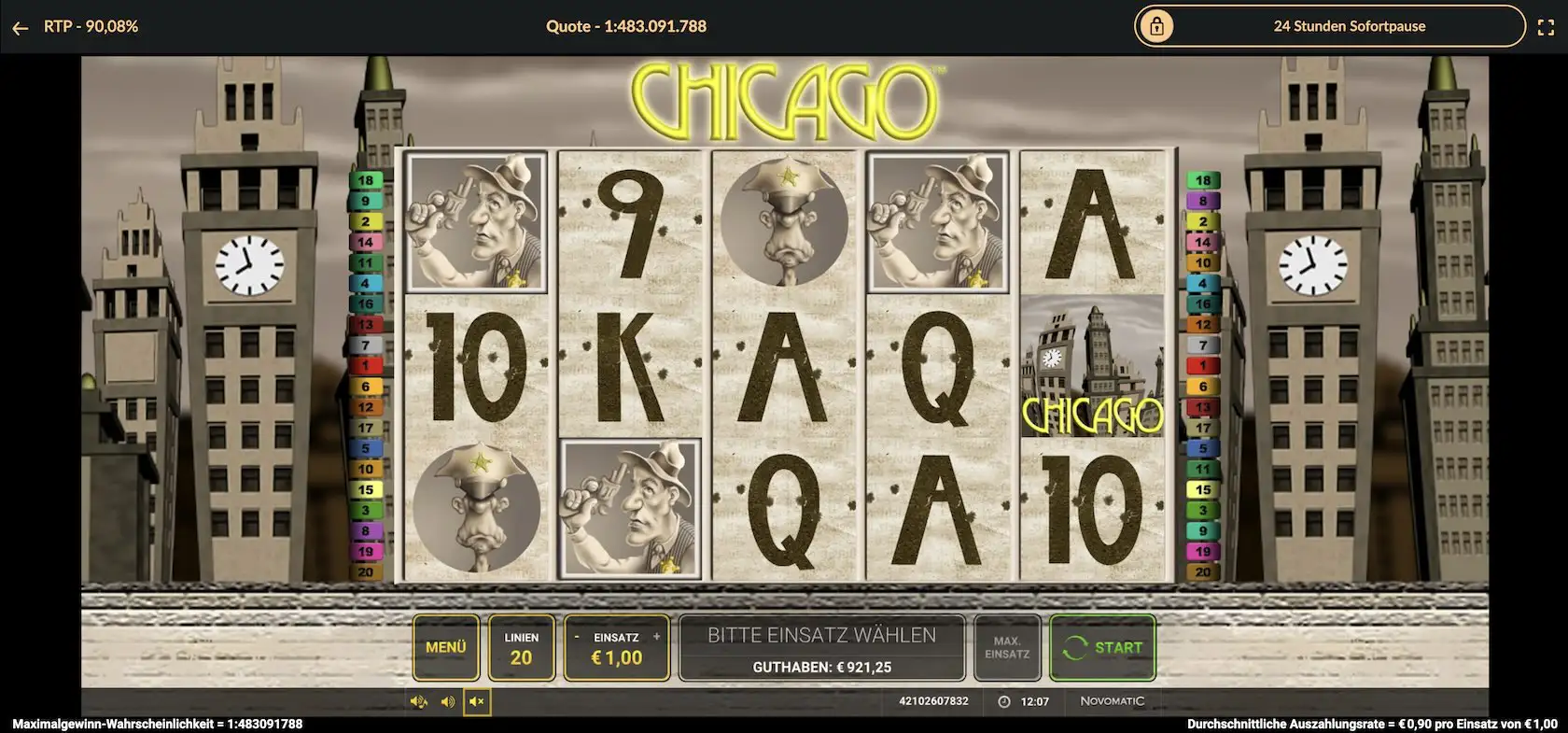Open the MENÜ panel
Viewport: 1568px width, 733px height.
445,647
